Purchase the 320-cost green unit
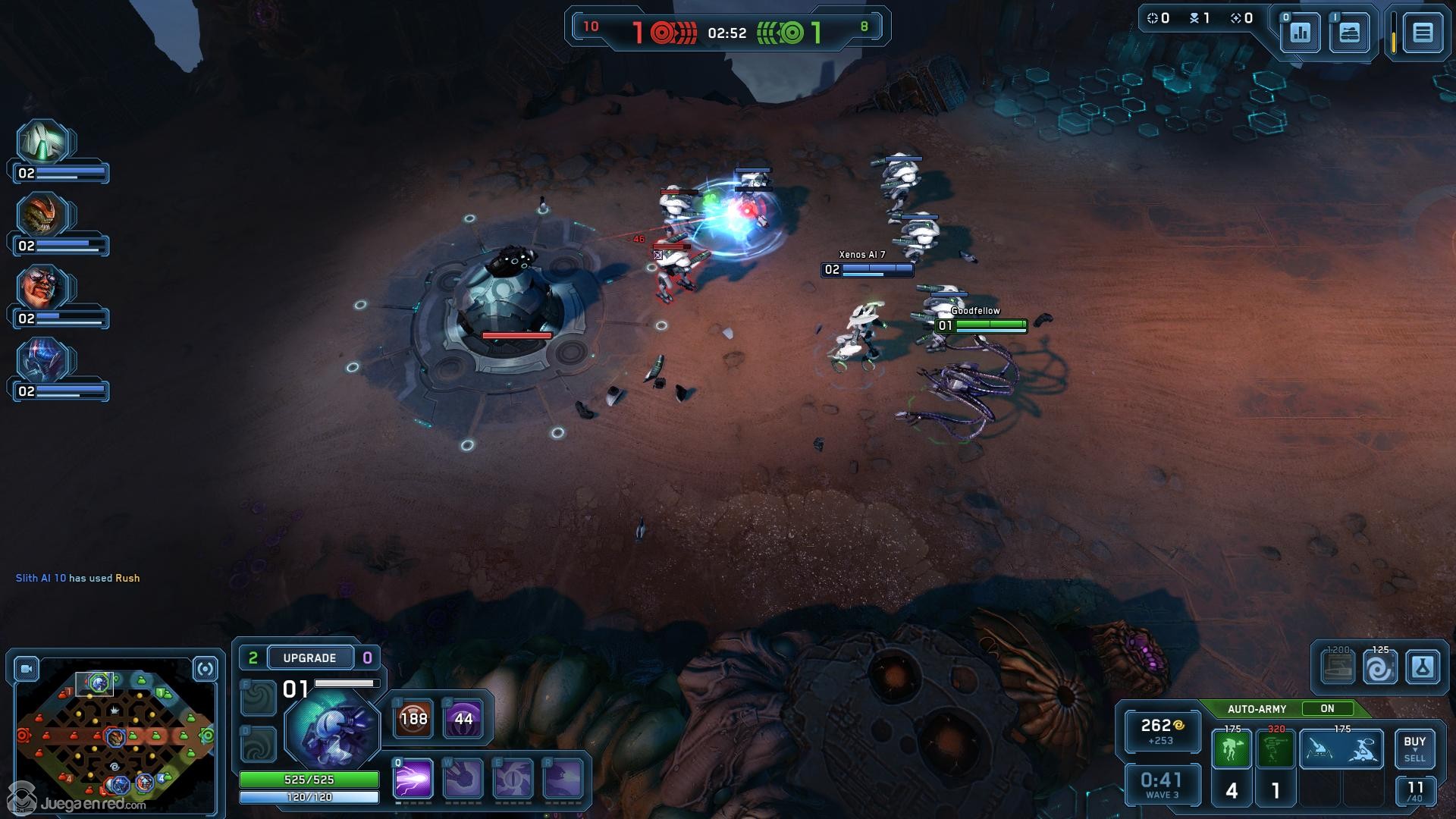The height and width of the screenshot is (819, 1456). point(1276,749)
